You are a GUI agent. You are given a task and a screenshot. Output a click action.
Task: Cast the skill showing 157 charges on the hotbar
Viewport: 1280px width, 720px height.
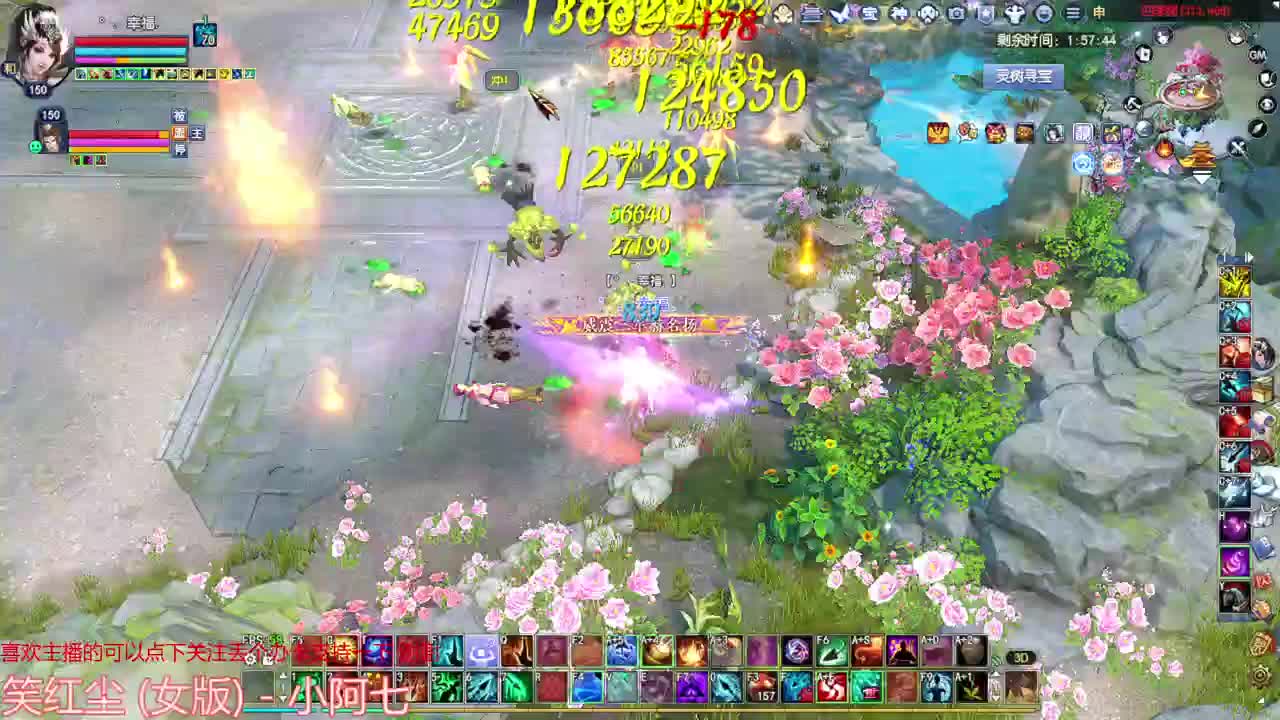coord(765,686)
